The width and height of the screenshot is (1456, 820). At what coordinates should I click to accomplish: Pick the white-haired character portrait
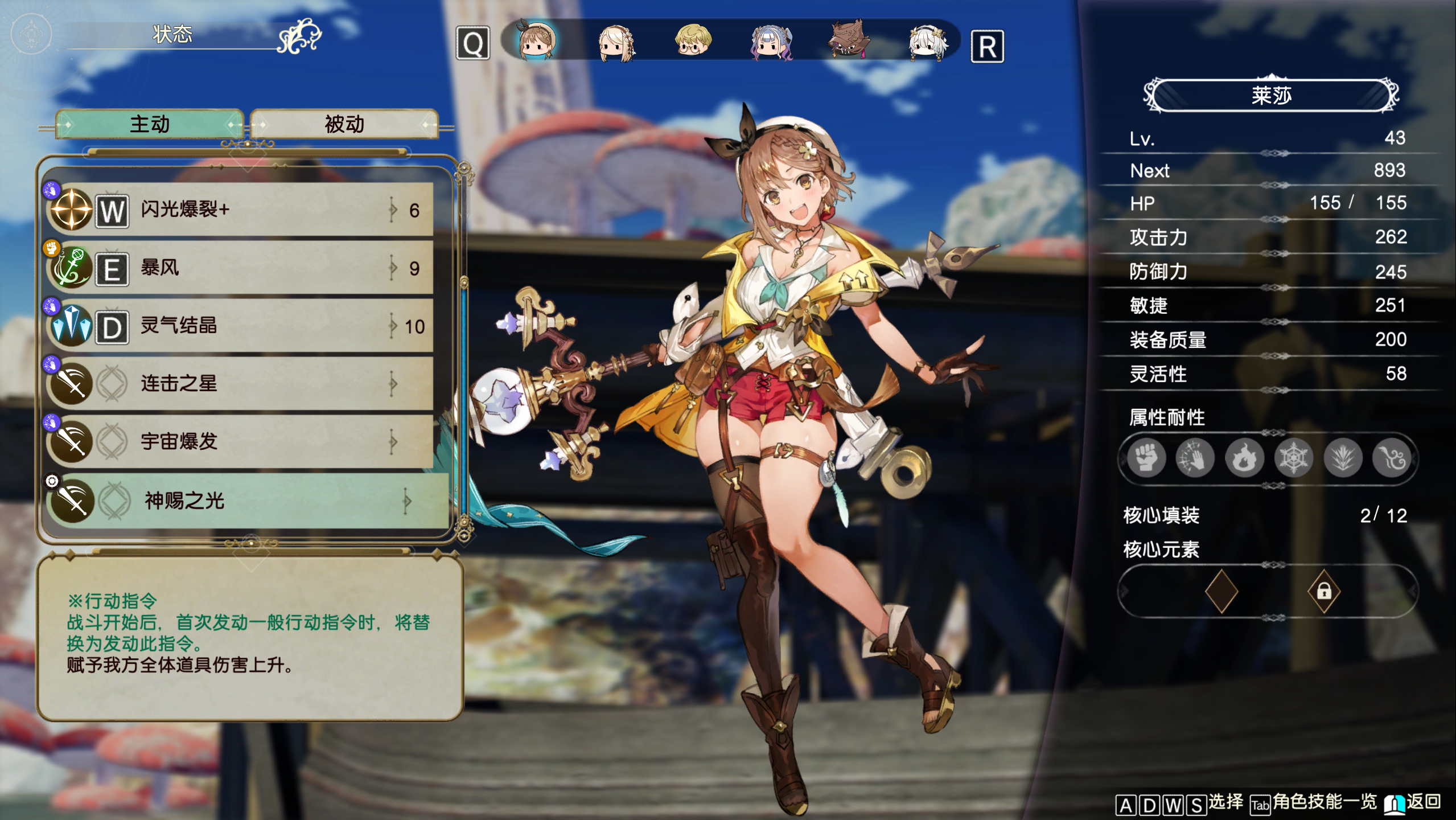927,42
